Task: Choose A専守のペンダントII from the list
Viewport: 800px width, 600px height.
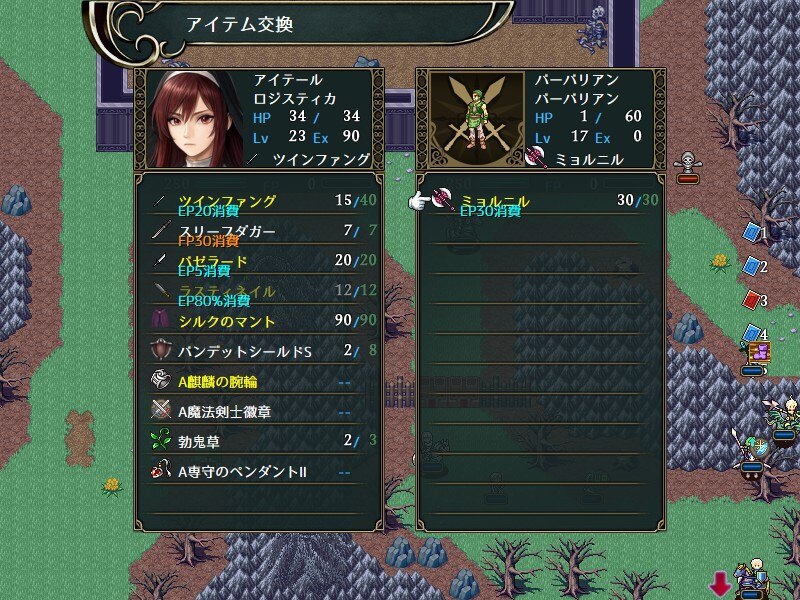Action: pos(257,471)
